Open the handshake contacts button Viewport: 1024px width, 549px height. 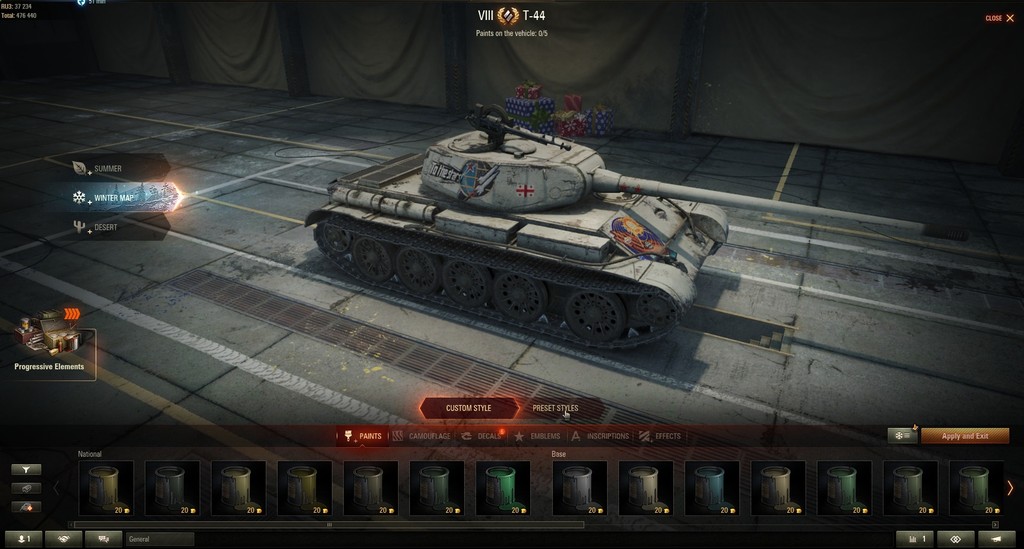click(65, 539)
